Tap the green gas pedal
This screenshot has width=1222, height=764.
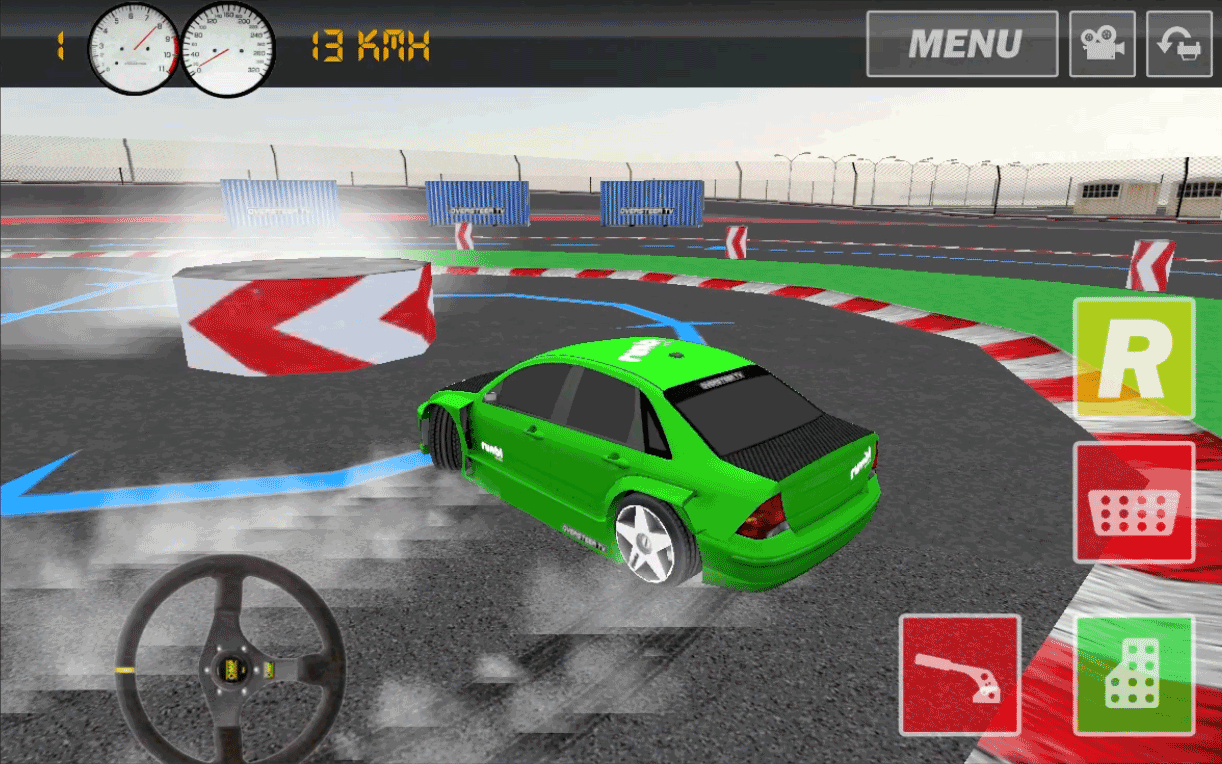pyautogui.click(x=1134, y=675)
